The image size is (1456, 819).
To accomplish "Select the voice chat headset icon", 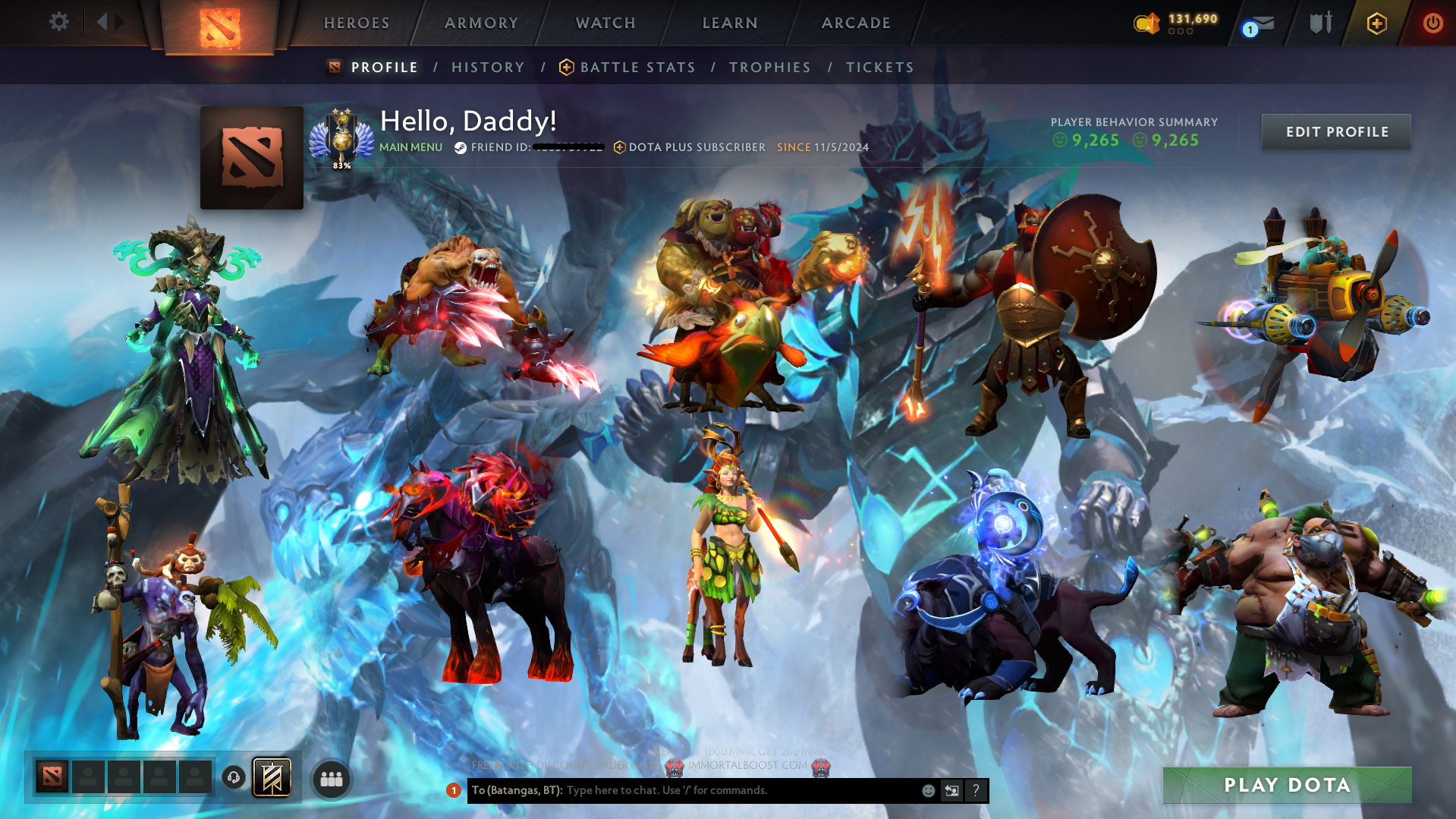I will (235, 779).
